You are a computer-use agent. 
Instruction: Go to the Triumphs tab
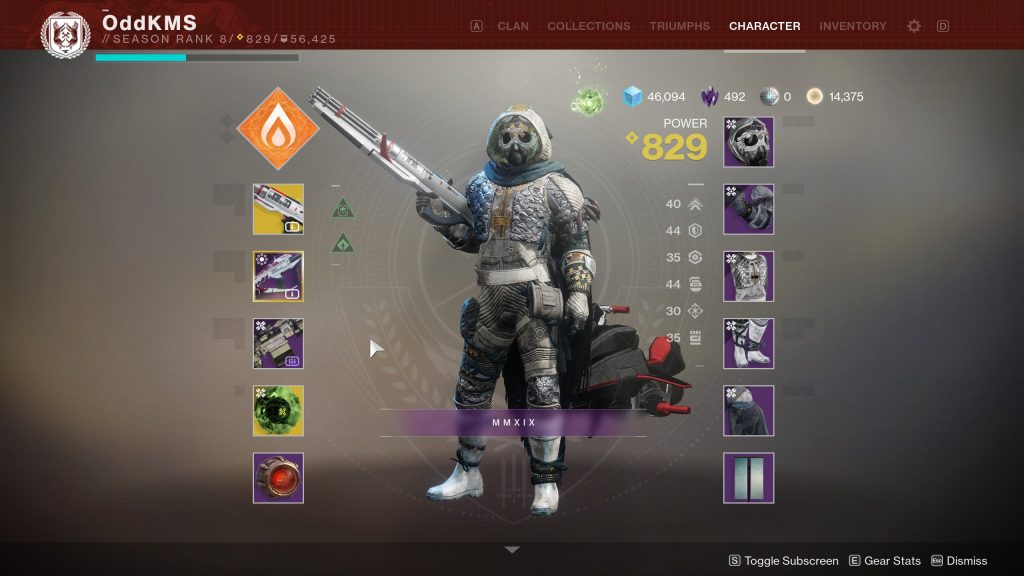point(679,26)
